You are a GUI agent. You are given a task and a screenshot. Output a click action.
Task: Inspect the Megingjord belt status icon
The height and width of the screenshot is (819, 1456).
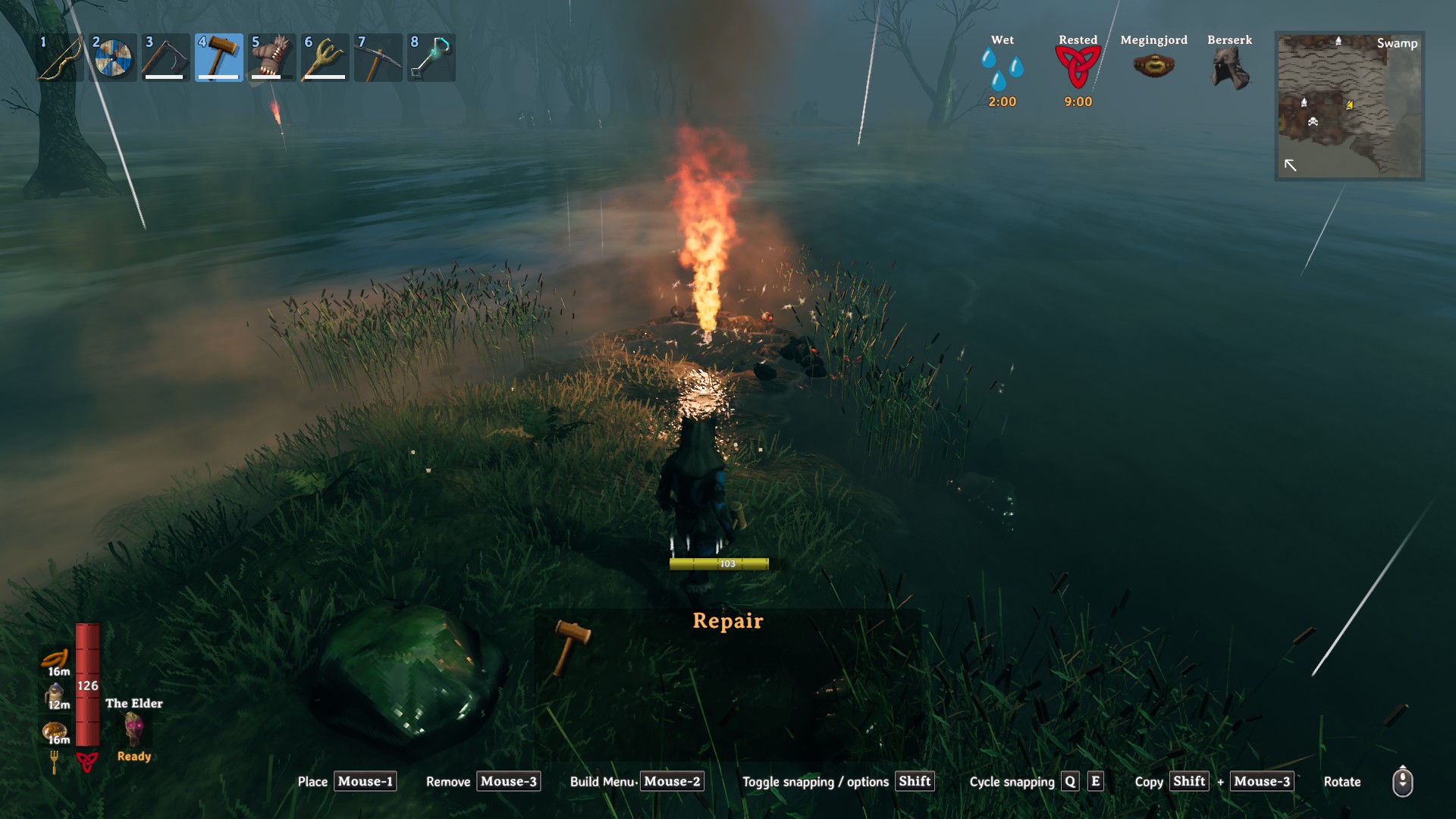1153,67
